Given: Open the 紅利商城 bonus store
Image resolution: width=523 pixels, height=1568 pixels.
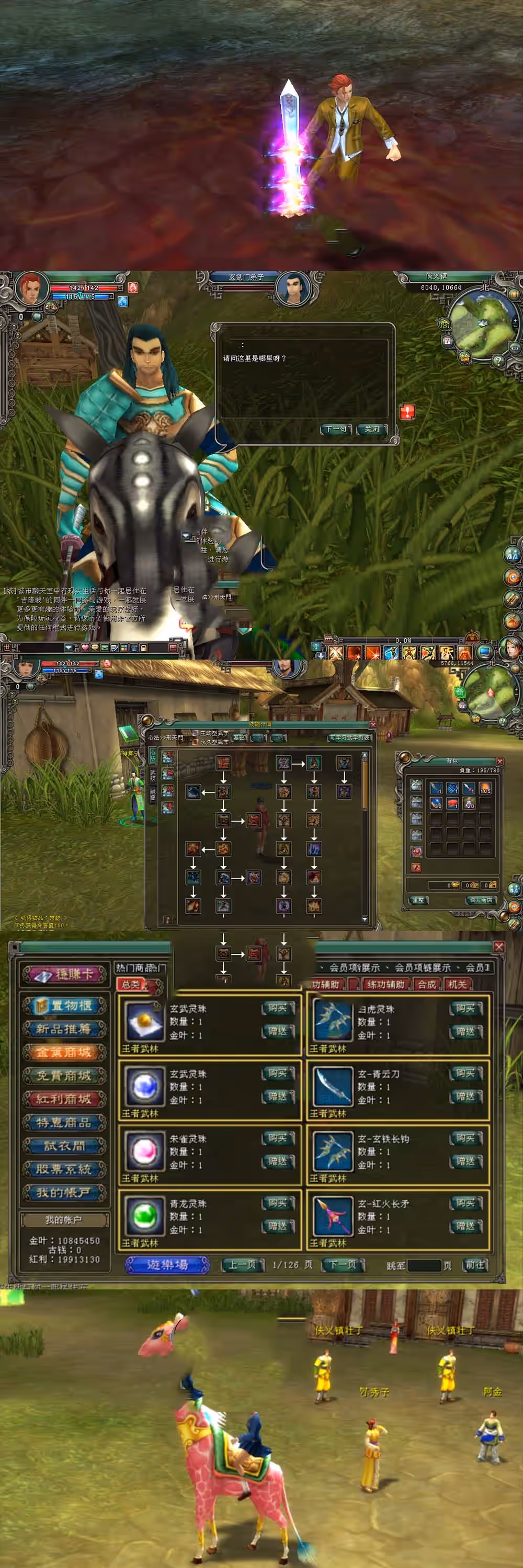Looking at the screenshot, I should 64,1099.
